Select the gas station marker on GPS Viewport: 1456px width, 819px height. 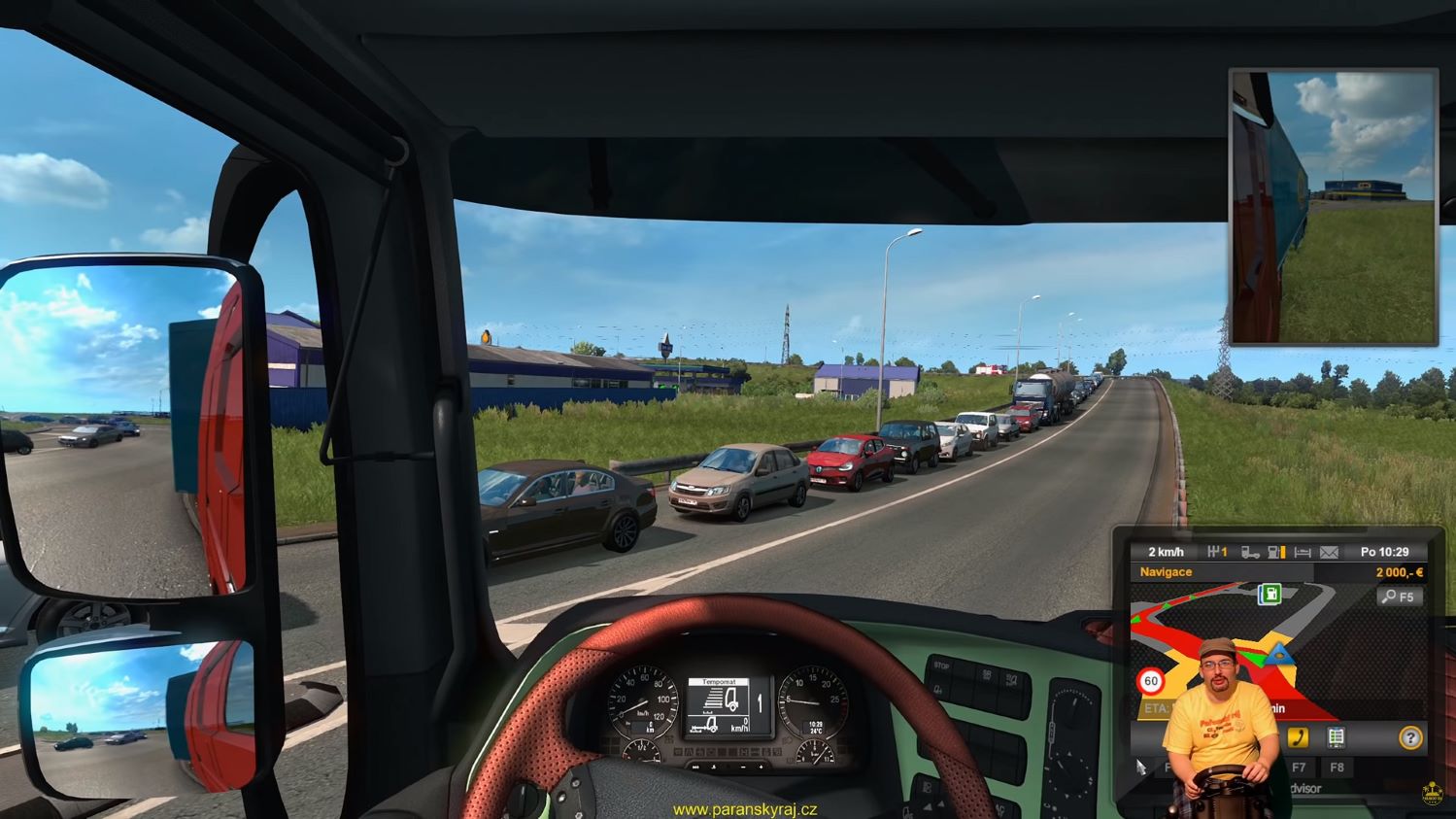1269,595
